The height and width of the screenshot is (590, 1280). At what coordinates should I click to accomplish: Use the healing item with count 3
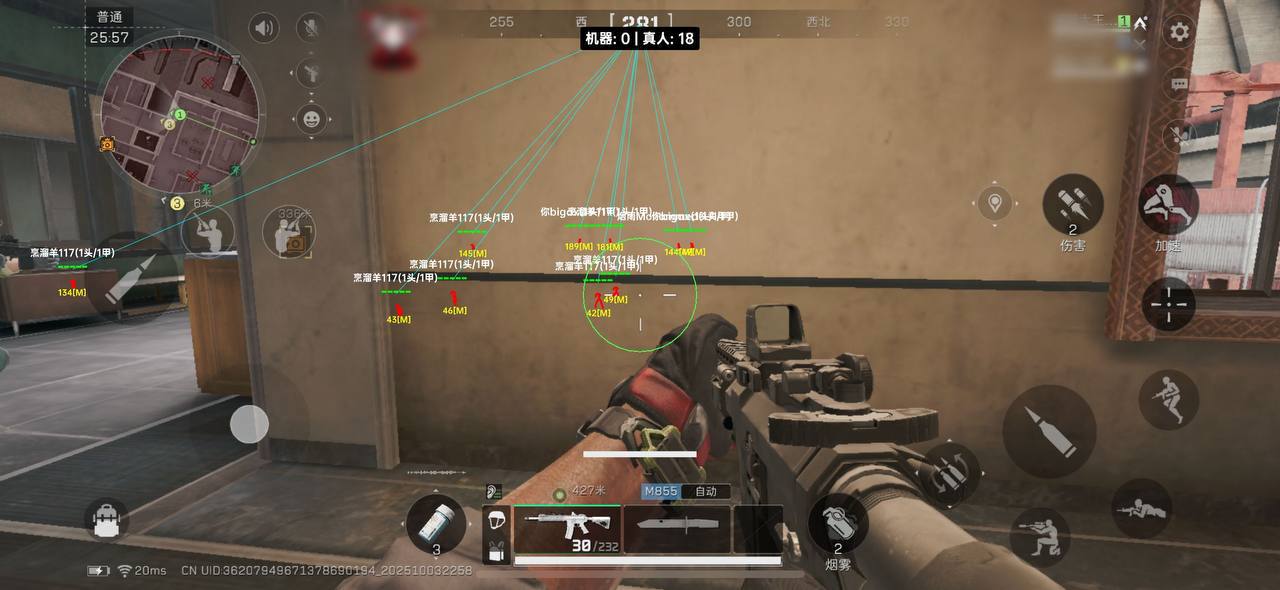pyautogui.click(x=436, y=524)
